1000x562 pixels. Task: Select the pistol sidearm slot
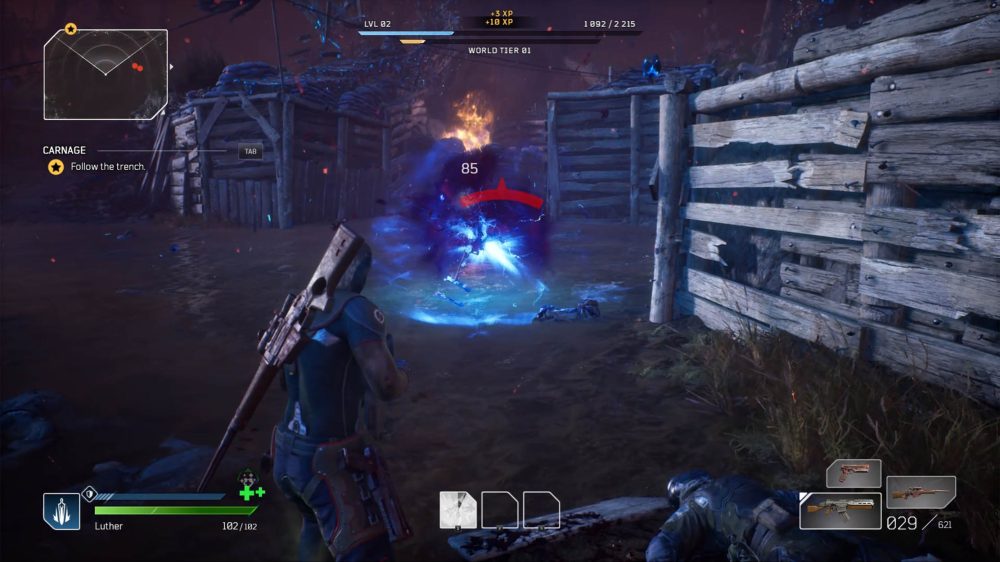tap(853, 473)
